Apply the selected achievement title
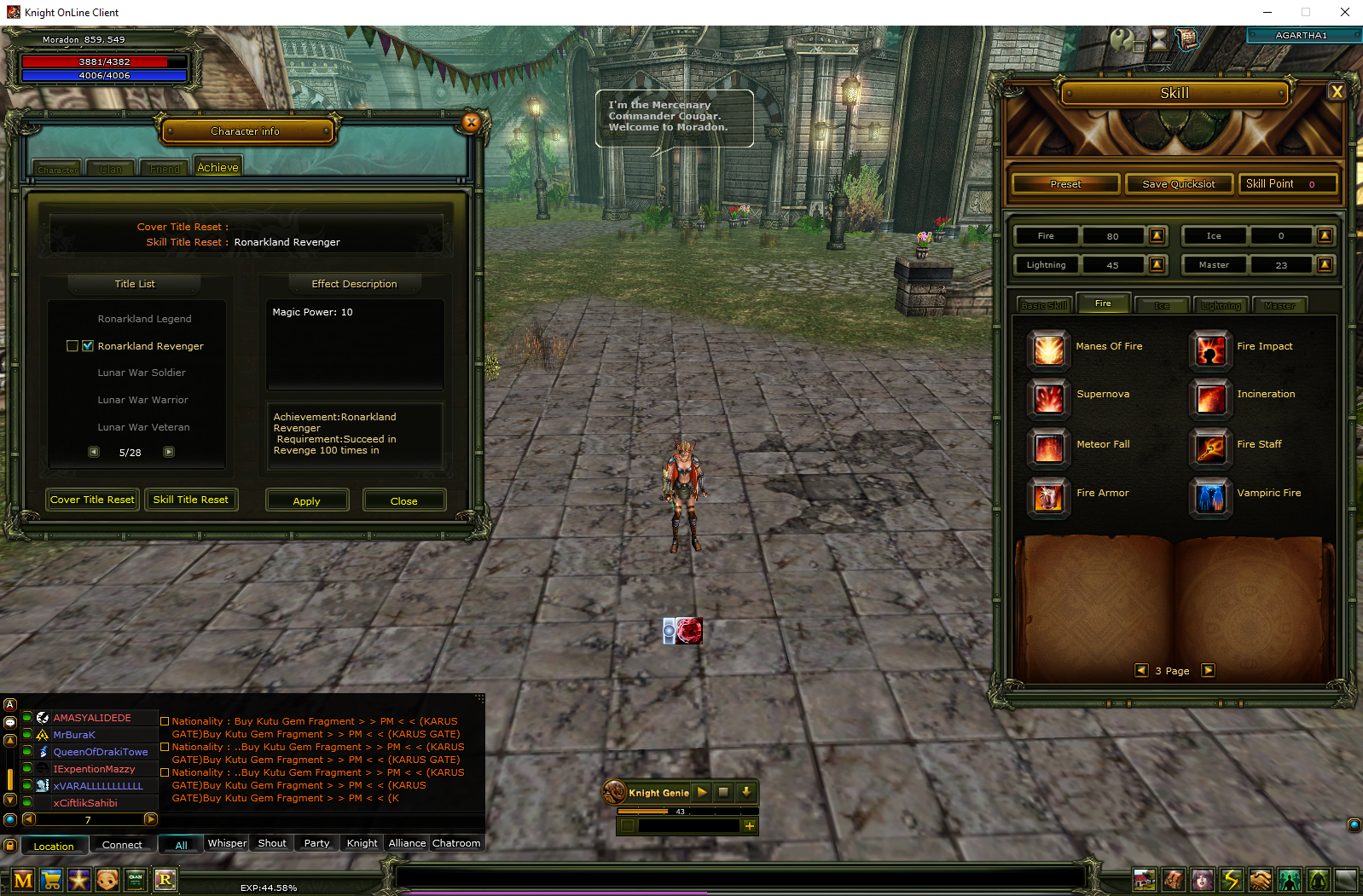 click(307, 500)
